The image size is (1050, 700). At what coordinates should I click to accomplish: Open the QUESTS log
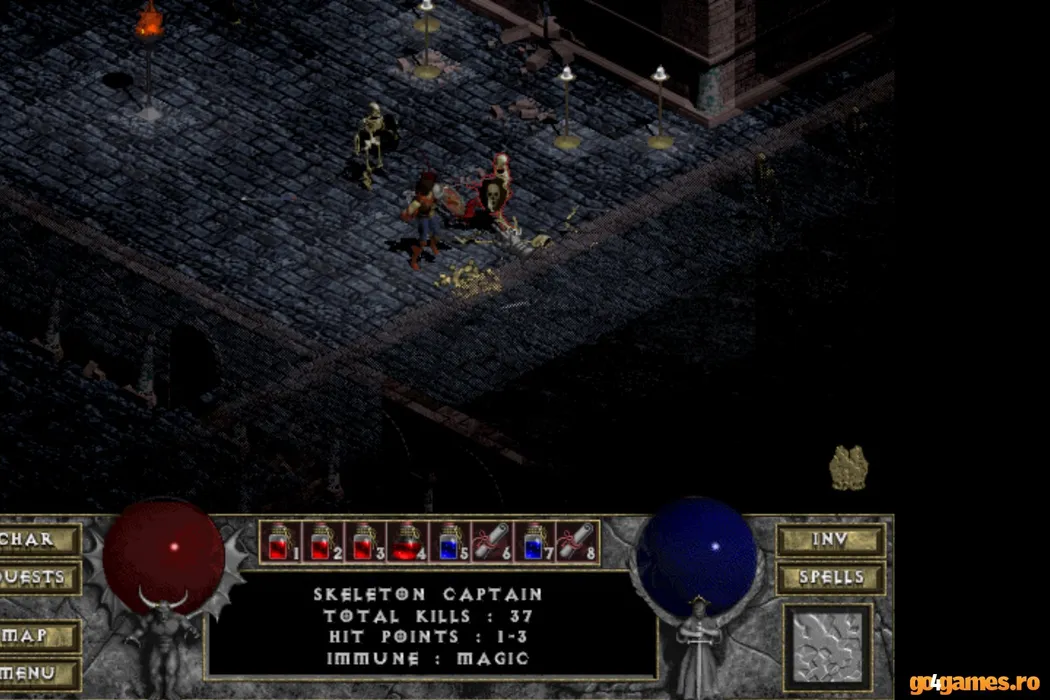coord(38,578)
